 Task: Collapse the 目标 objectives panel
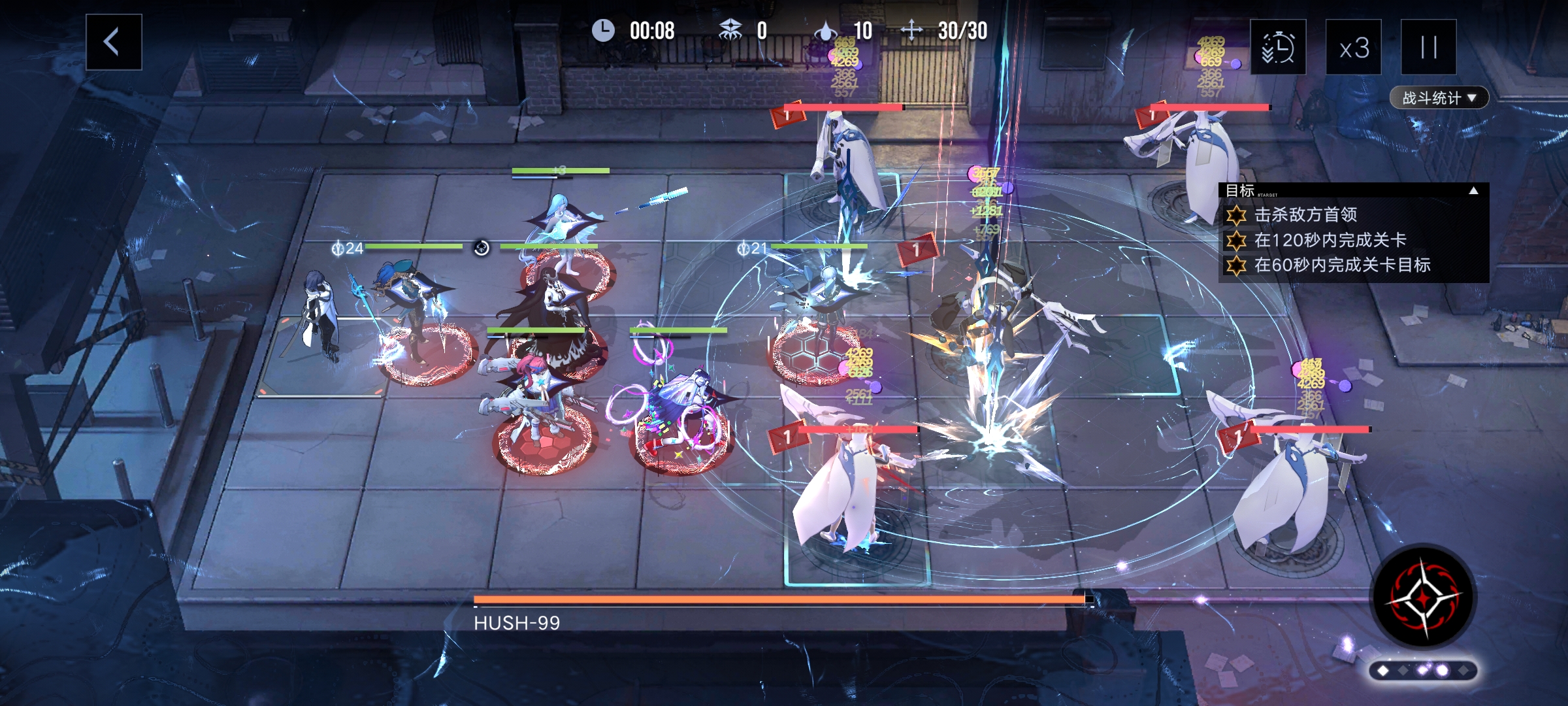tap(1473, 191)
